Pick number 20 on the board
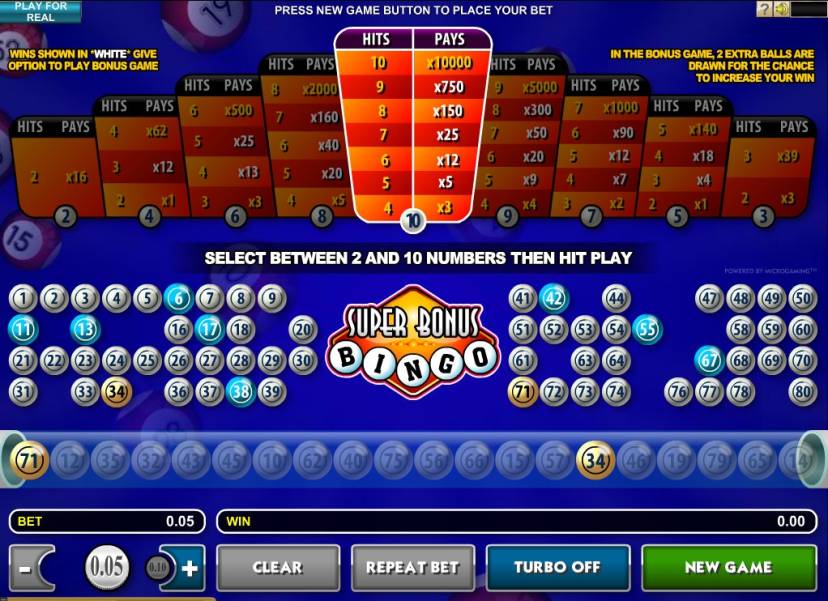828x601 pixels. (302, 329)
